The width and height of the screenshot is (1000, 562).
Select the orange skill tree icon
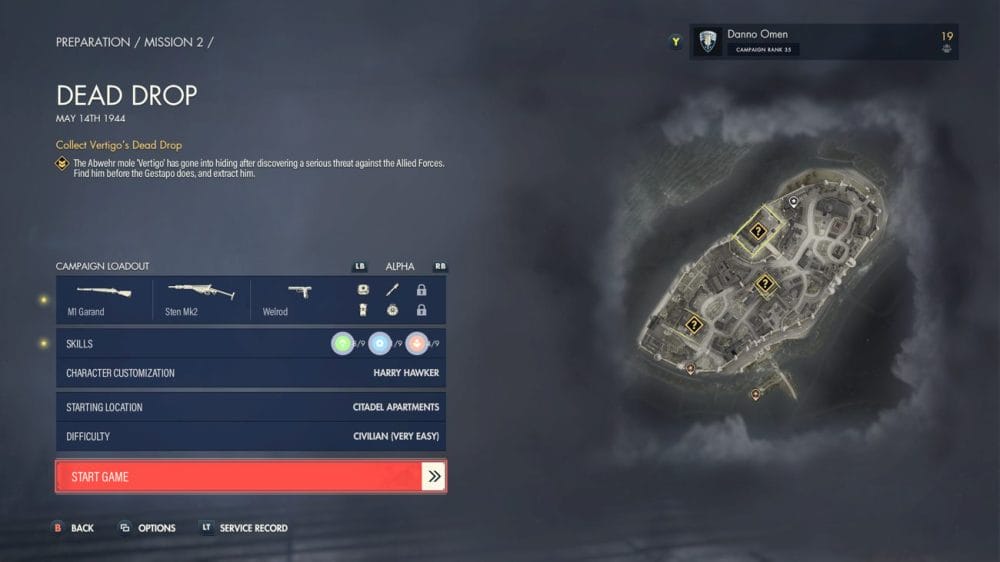416,344
